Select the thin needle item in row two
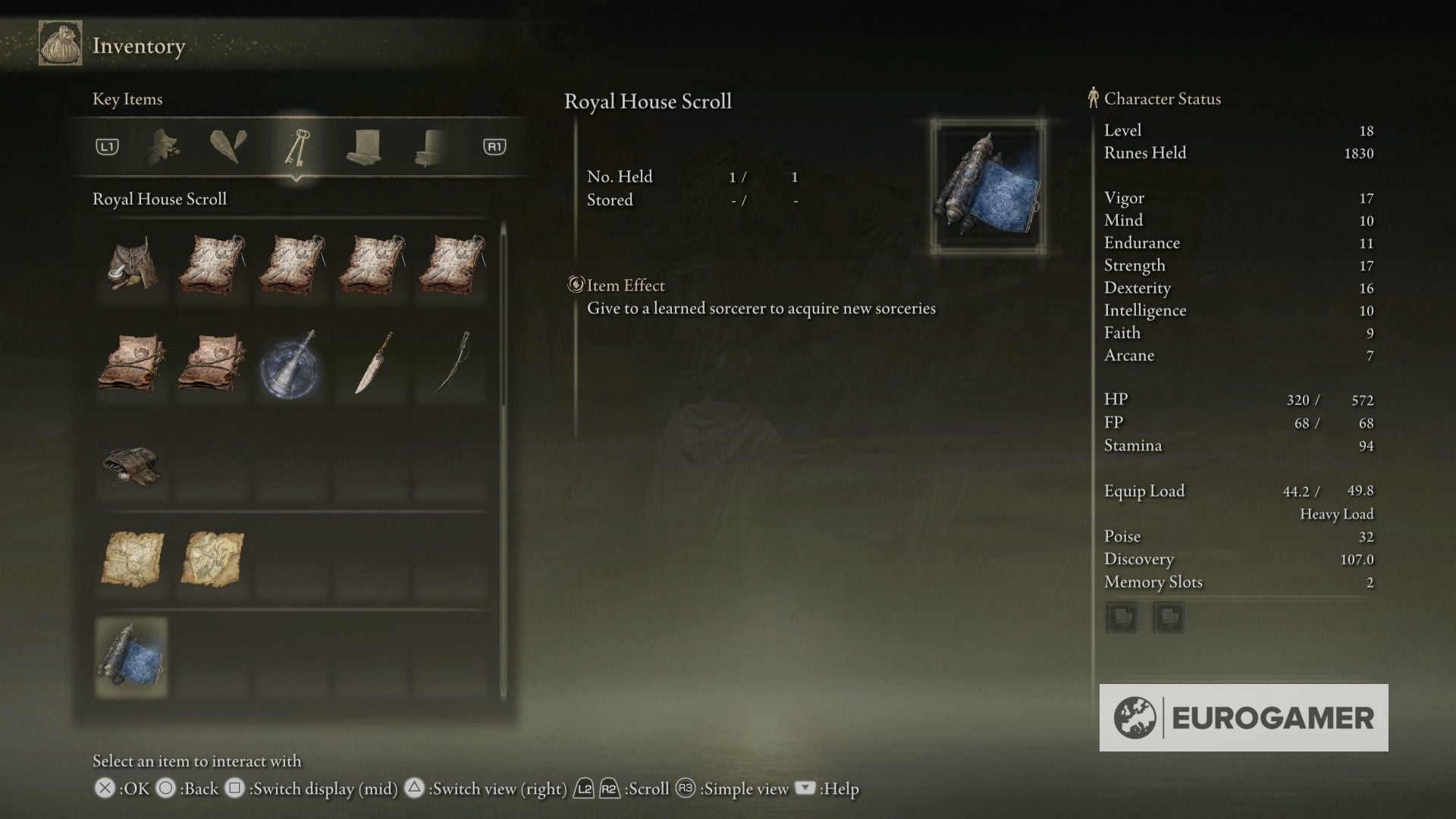Image resolution: width=1456 pixels, height=819 pixels. click(x=452, y=364)
